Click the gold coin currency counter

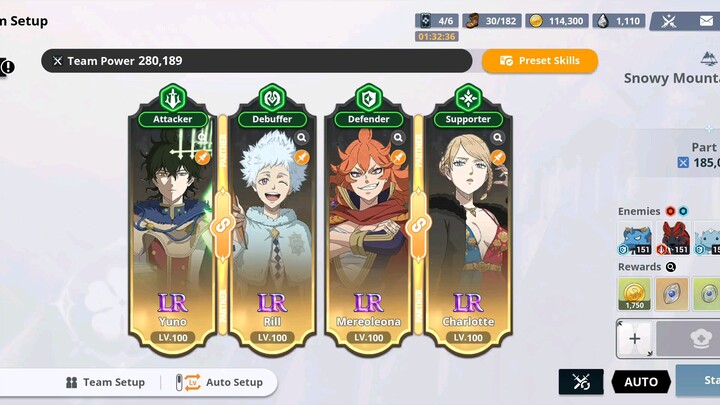point(557,20)
